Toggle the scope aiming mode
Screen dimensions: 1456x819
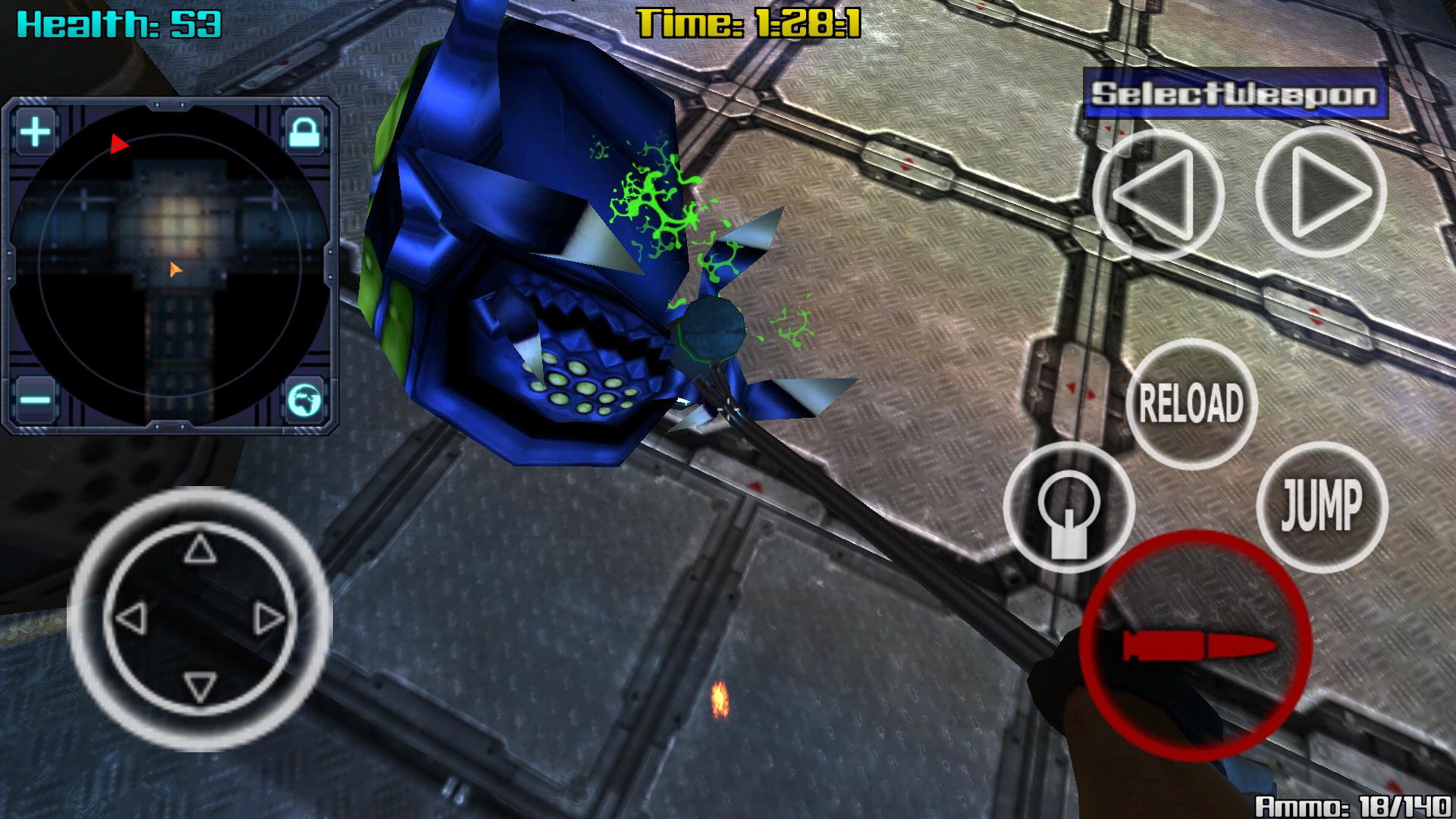point(1071,508)
